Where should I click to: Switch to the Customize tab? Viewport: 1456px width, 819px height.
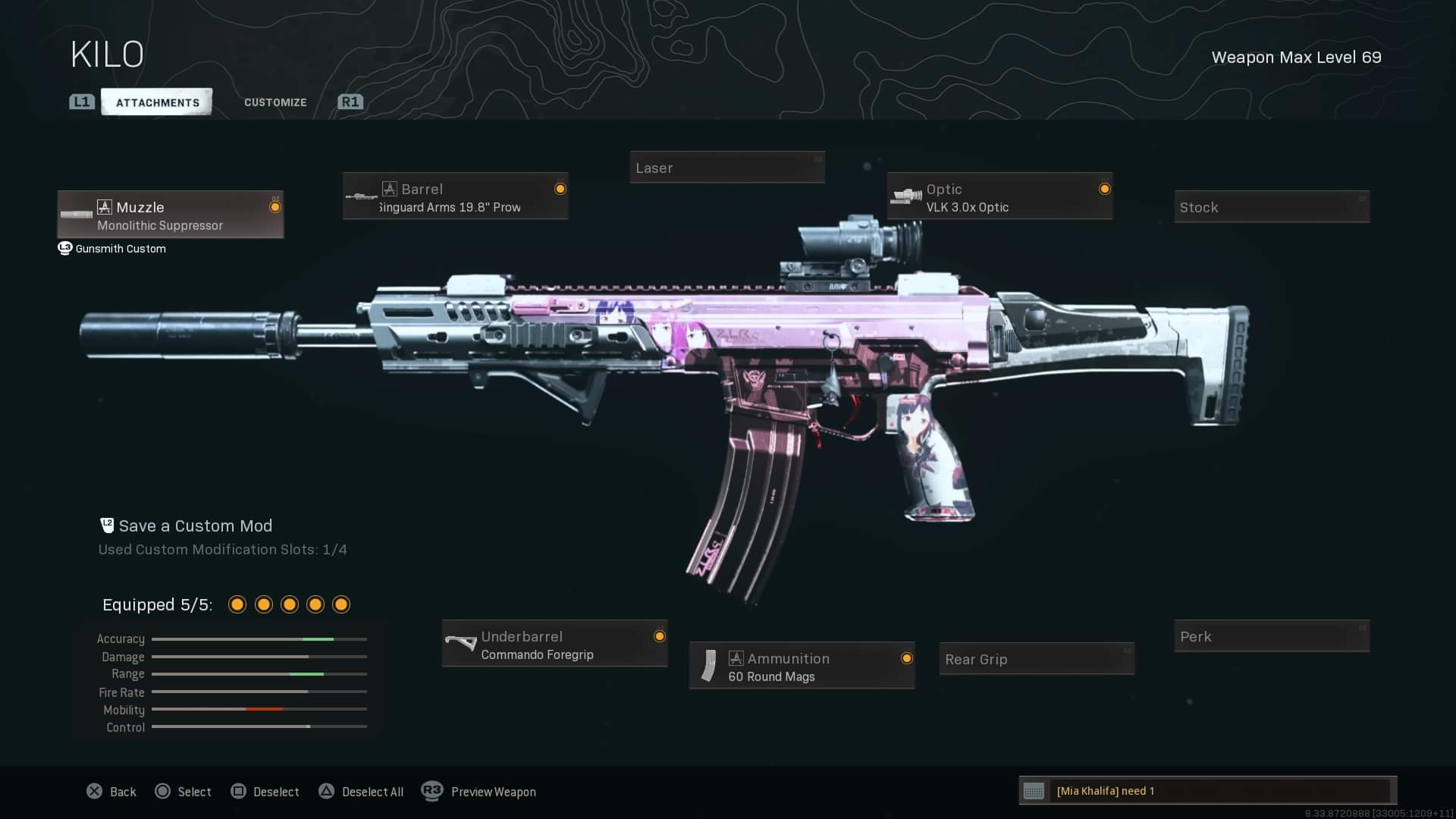click(x=275, y=102)
